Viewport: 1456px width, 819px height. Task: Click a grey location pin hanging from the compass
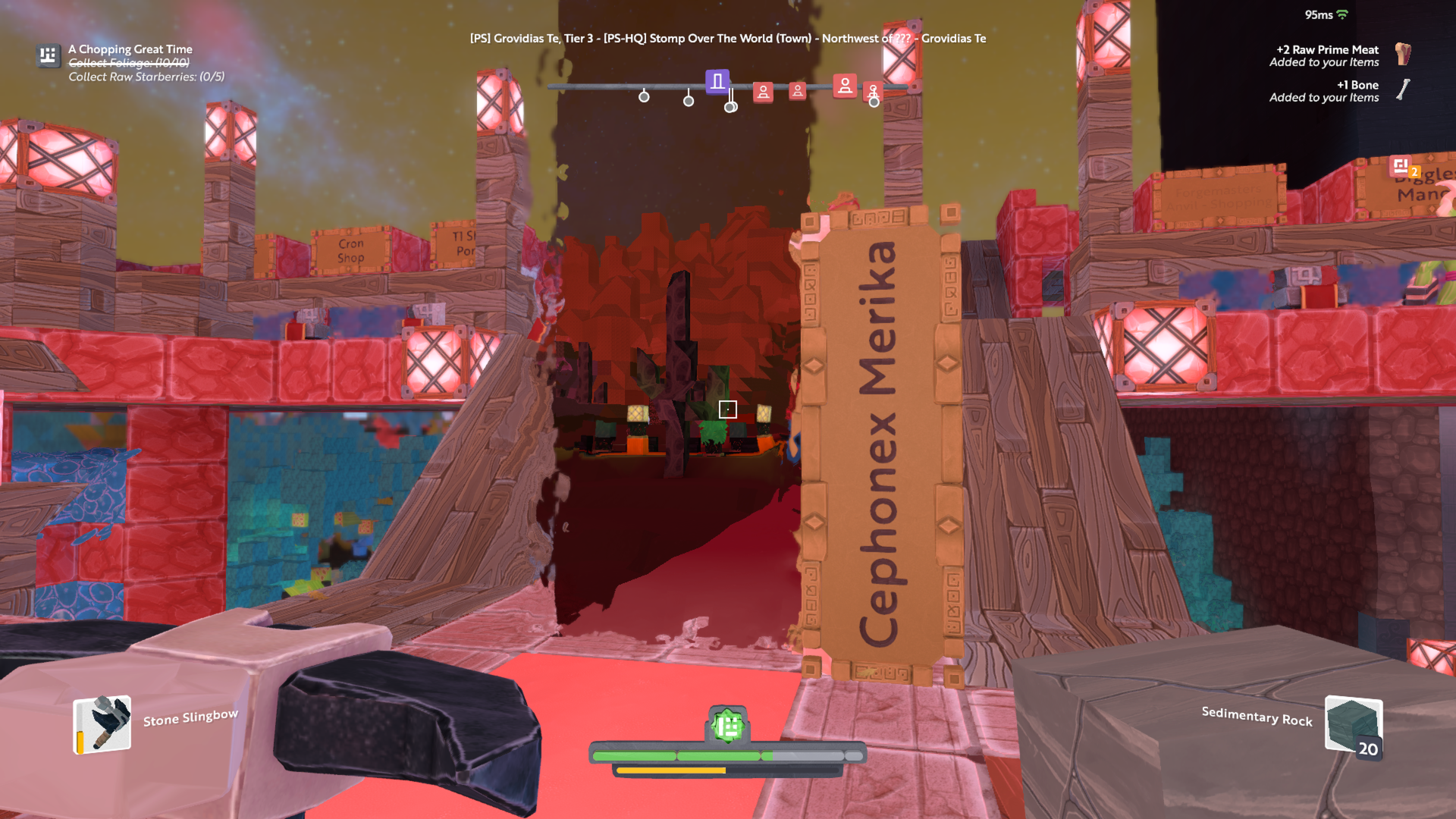(644, 97)
